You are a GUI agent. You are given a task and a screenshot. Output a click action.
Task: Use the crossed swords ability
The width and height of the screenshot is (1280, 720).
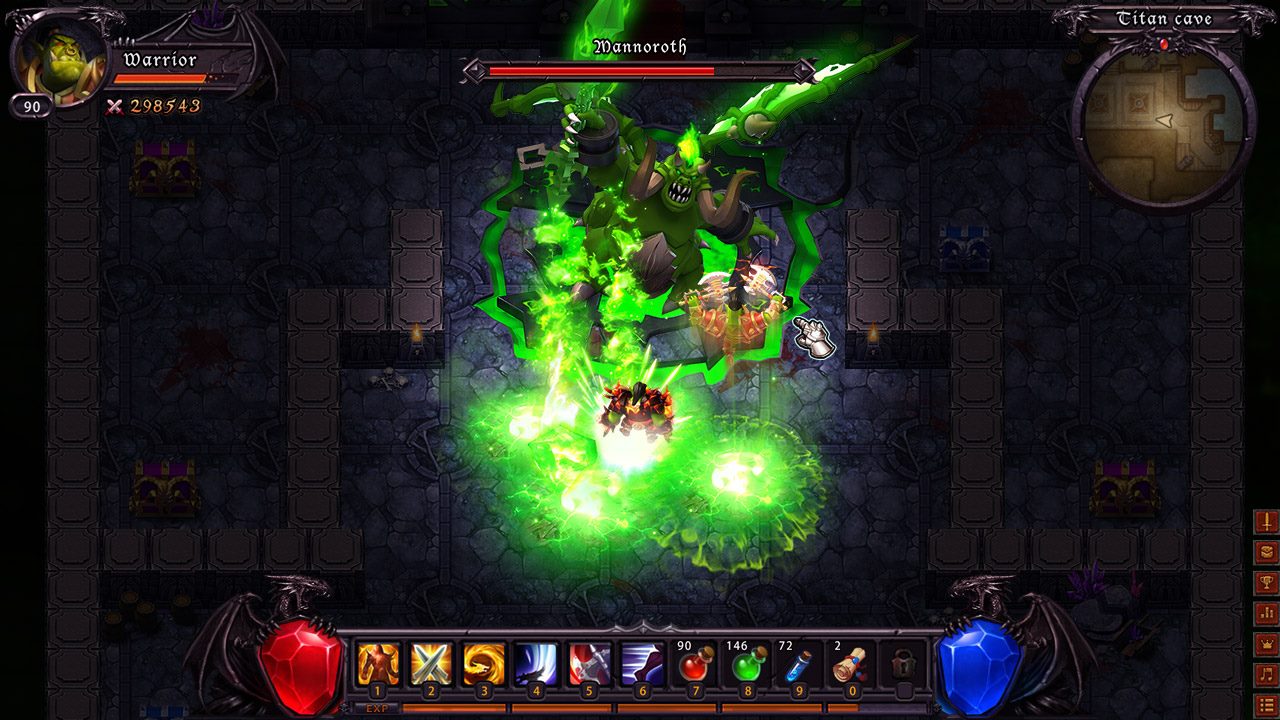click(x=431, y=664)
